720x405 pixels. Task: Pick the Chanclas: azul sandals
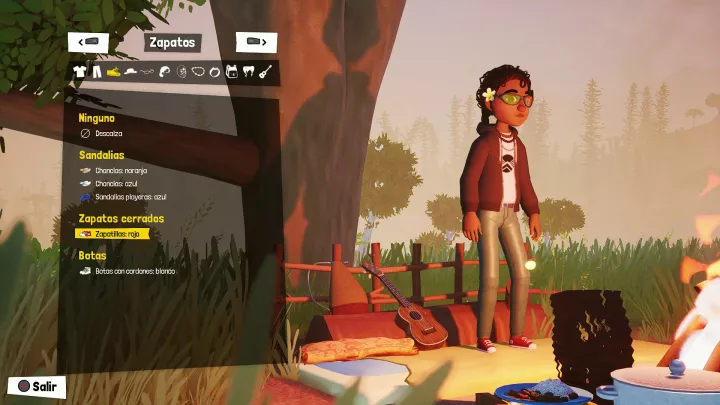(x=116, y=184)
